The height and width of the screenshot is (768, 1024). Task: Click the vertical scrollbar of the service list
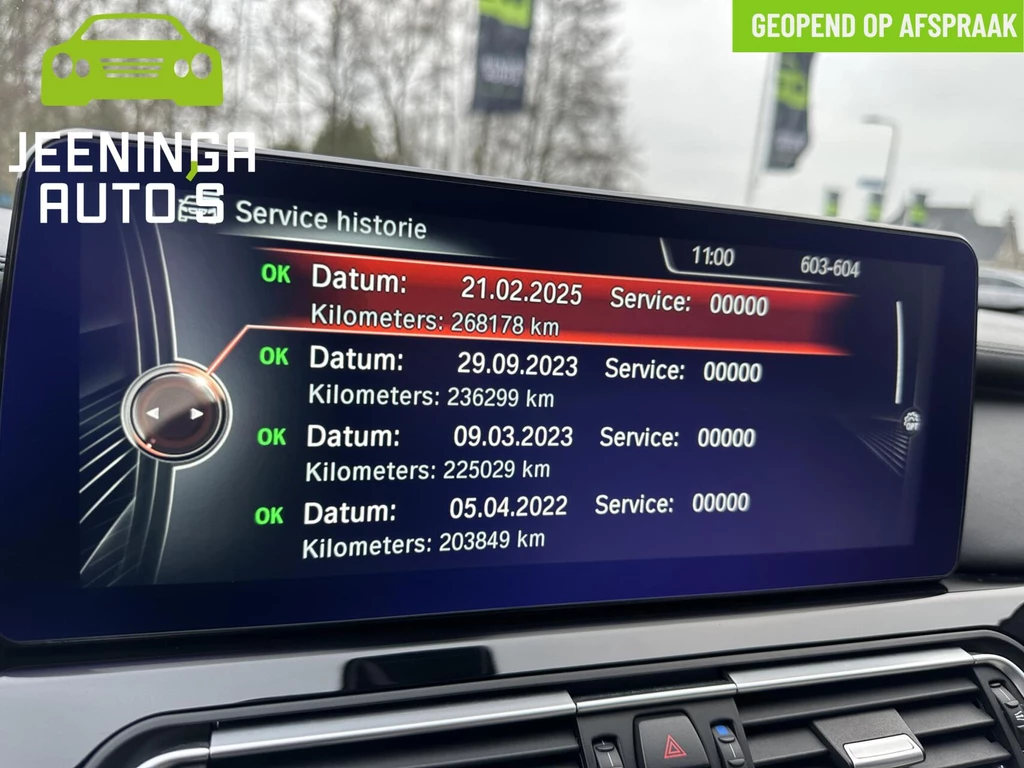897,352
